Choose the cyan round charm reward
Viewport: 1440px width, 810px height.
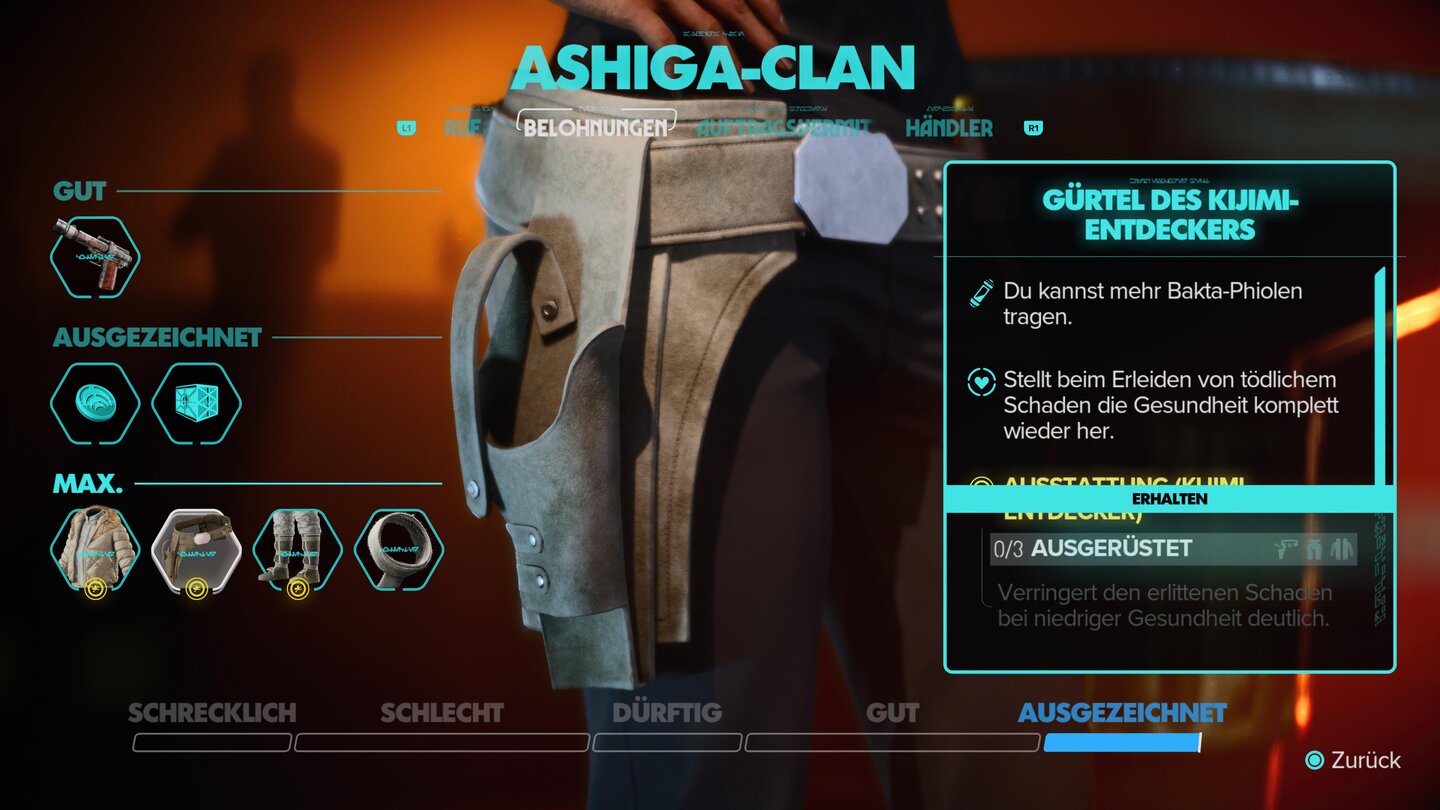pos(95,403)
